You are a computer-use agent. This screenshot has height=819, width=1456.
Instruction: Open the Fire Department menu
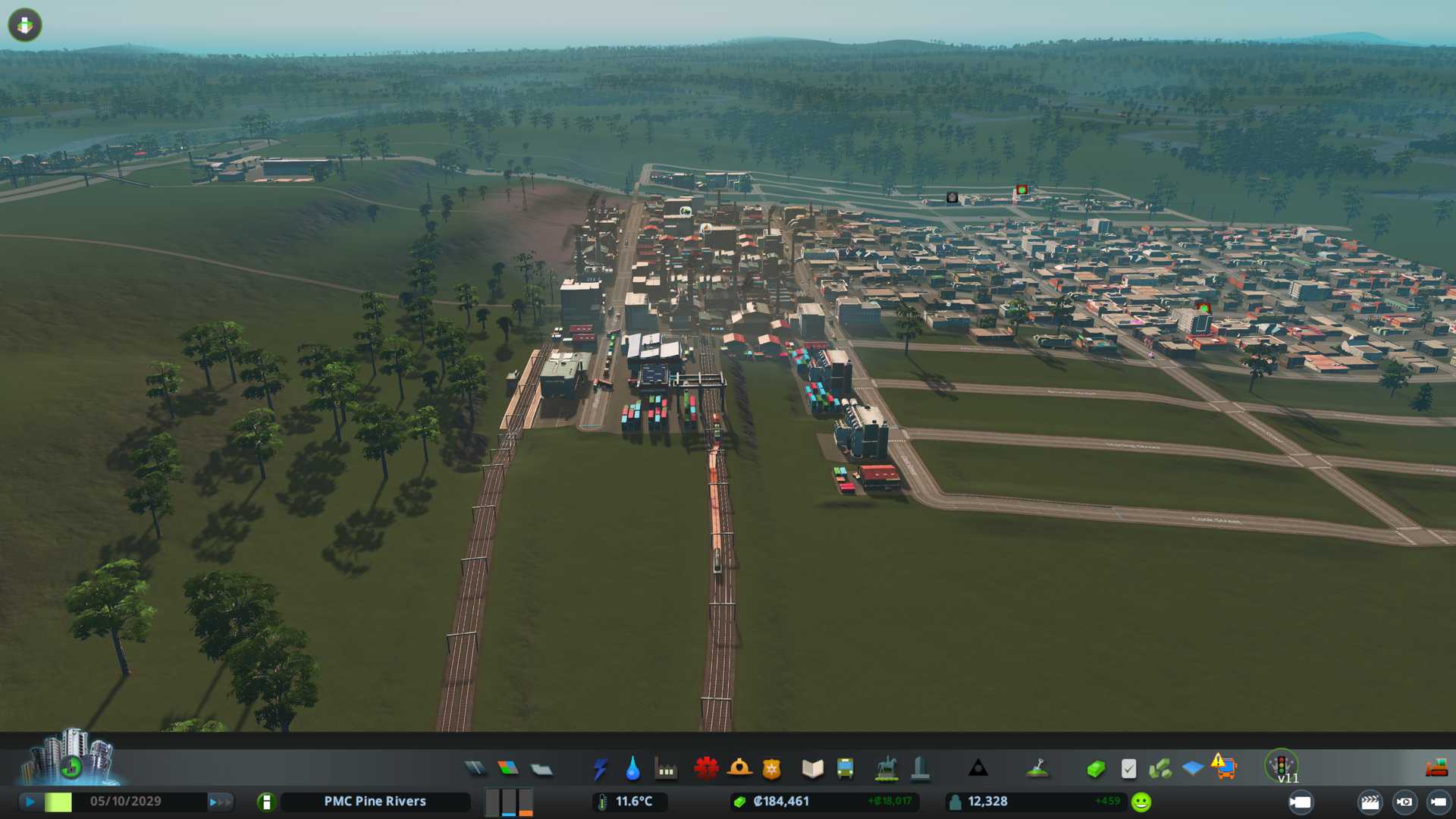(739, 769)
